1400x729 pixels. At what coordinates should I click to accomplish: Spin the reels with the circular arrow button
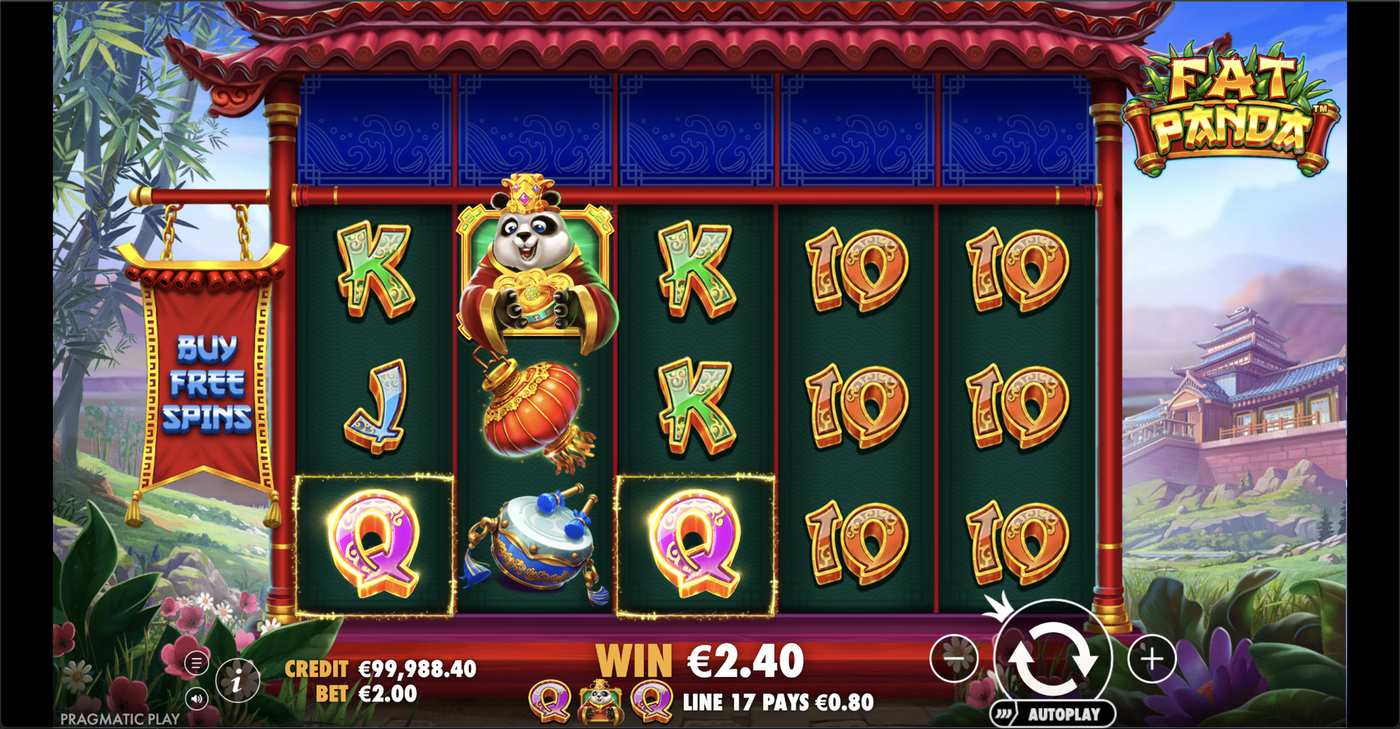(1052, 658)
